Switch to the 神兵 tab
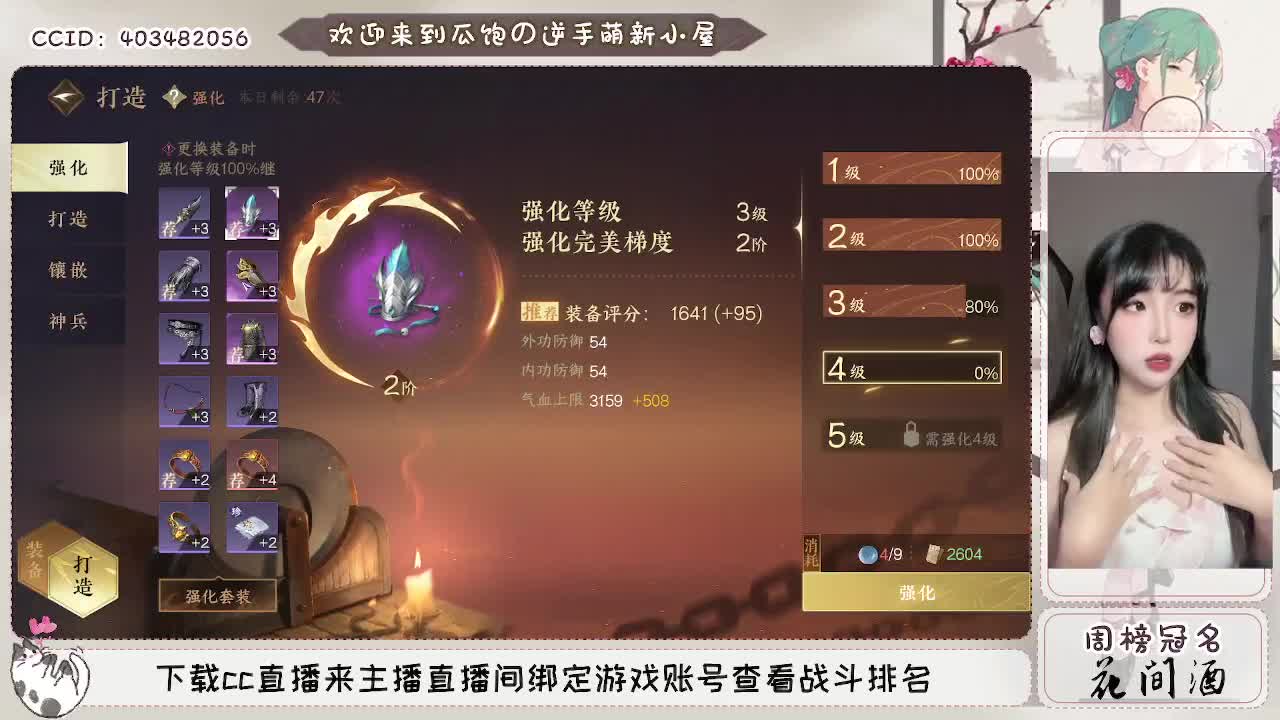The width and height of the screenshot is (1280, 720). 68,322
